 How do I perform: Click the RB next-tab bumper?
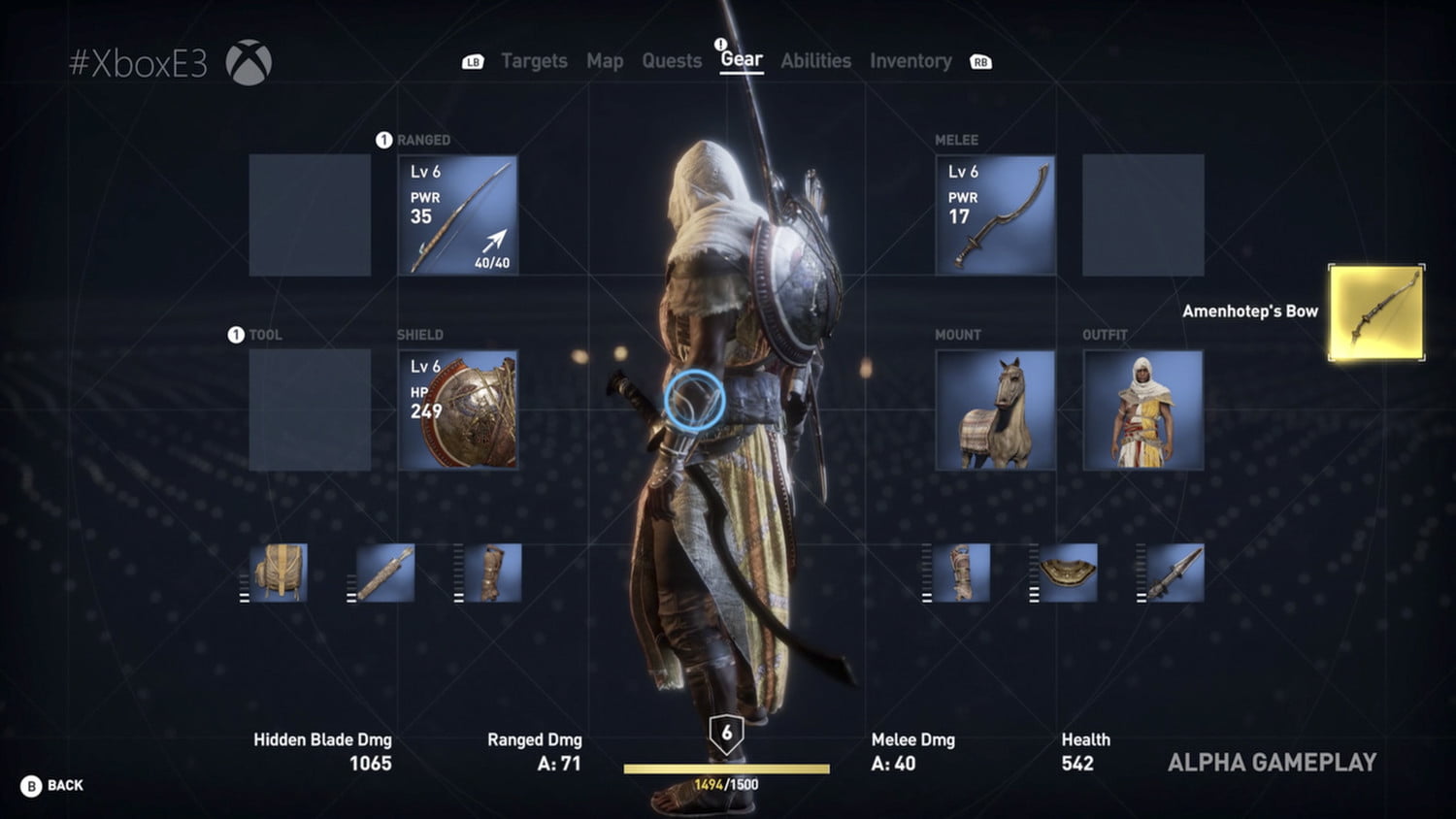[x=980, y=61]
